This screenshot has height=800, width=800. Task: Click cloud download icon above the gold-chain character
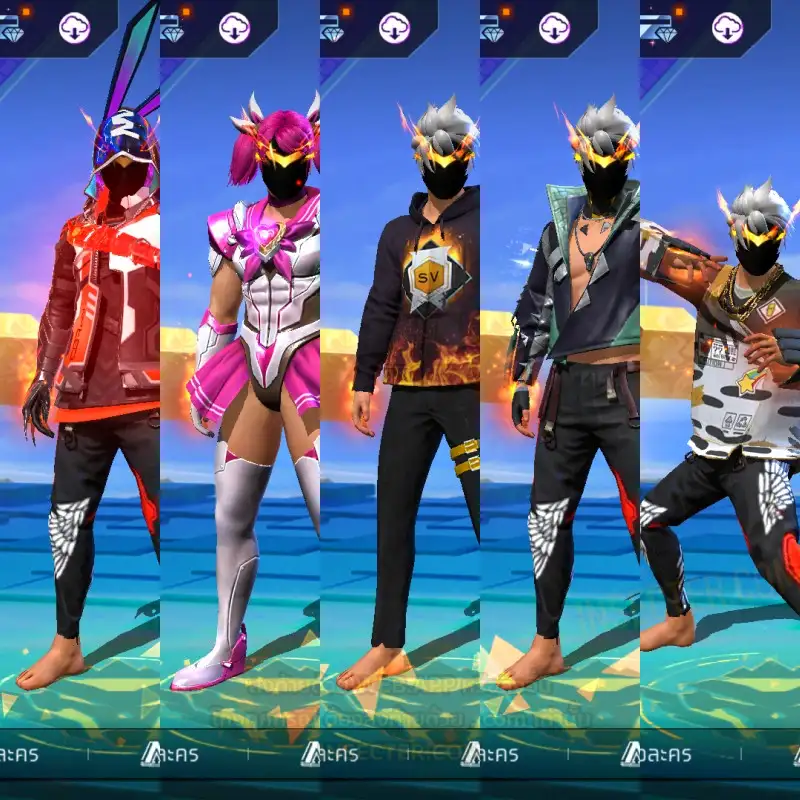point(726,27)
